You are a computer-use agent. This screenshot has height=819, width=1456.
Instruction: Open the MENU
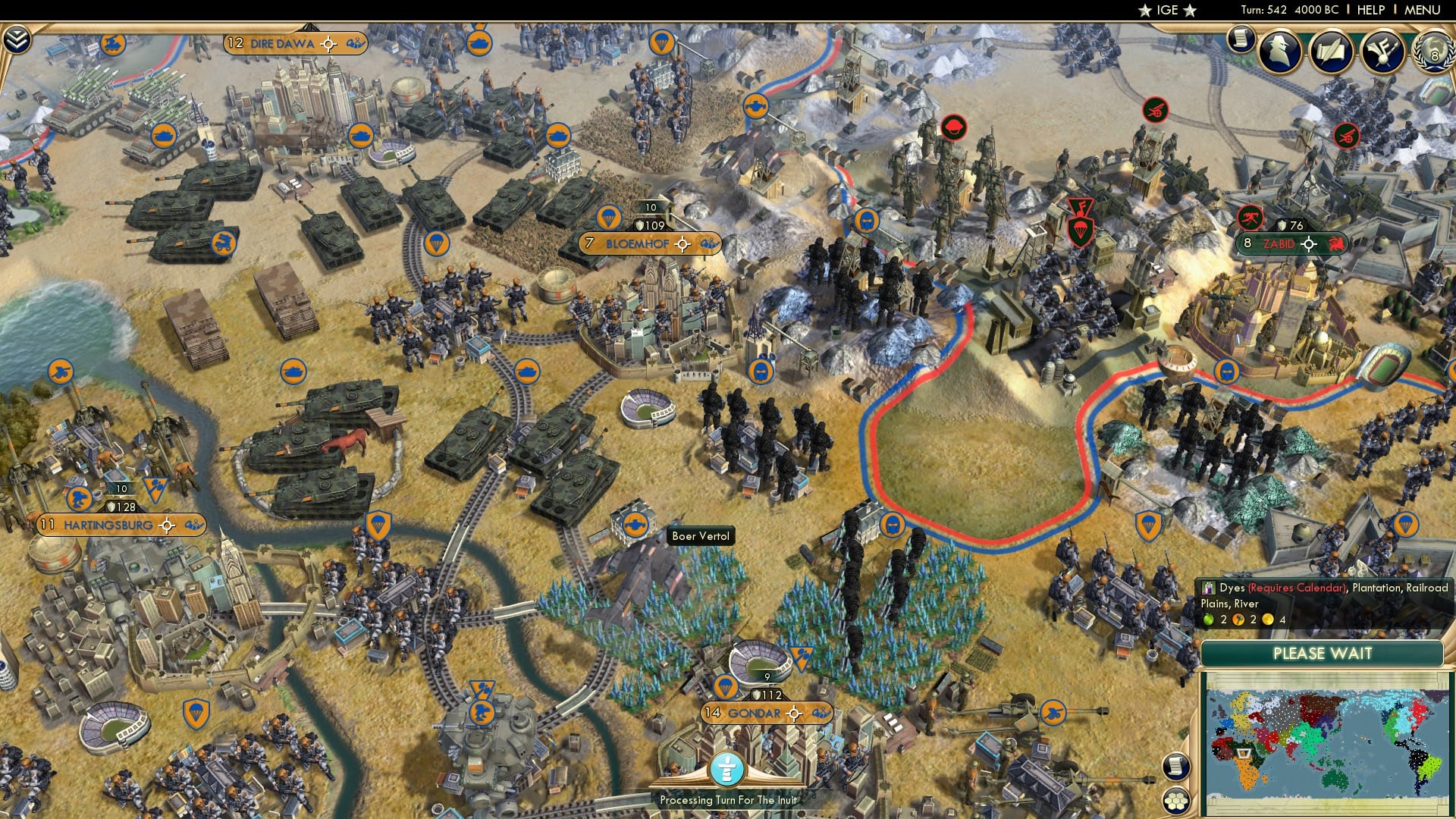click(1422, 11)
